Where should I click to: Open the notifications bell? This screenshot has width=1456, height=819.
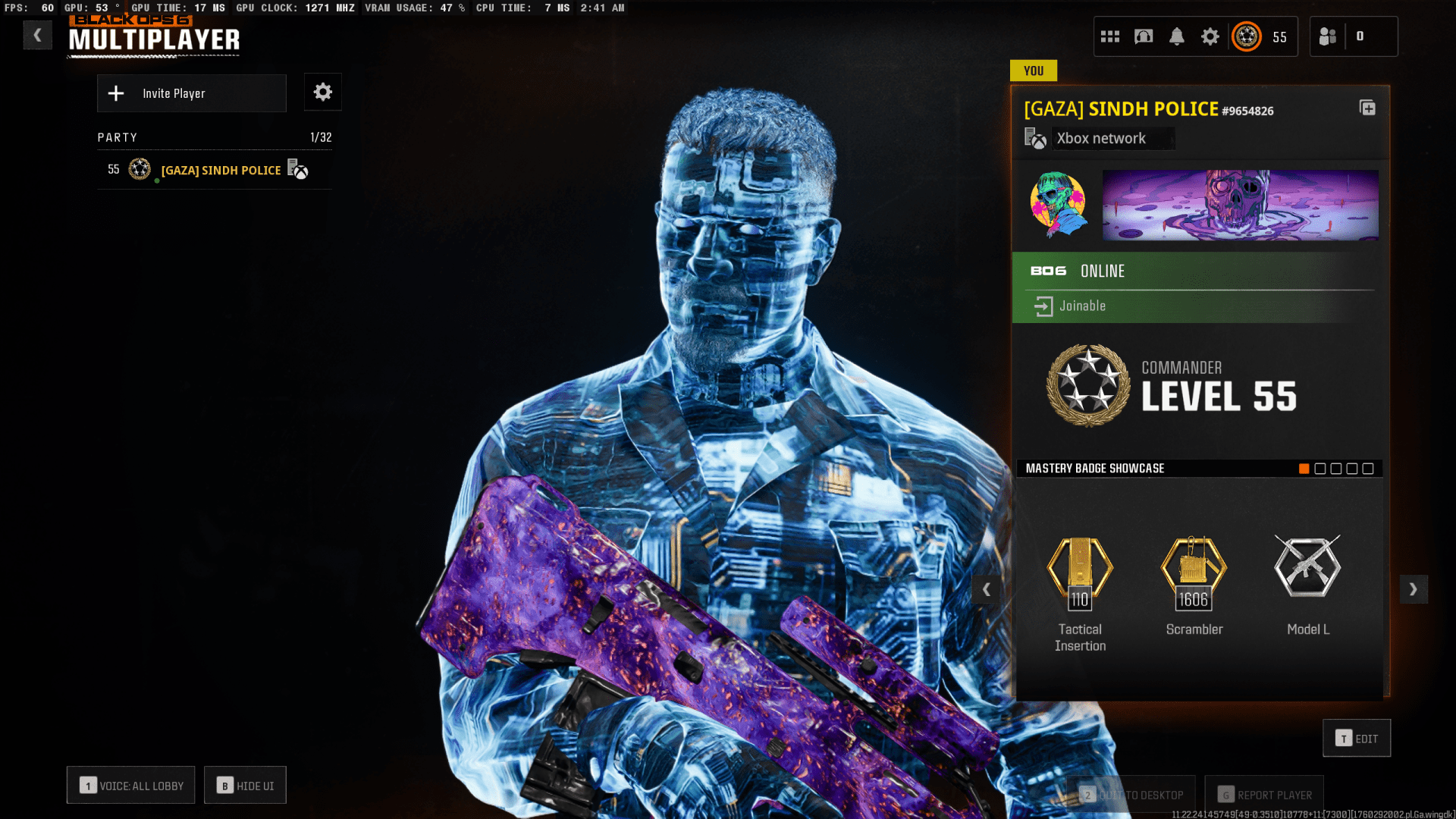click(1178, 36)
